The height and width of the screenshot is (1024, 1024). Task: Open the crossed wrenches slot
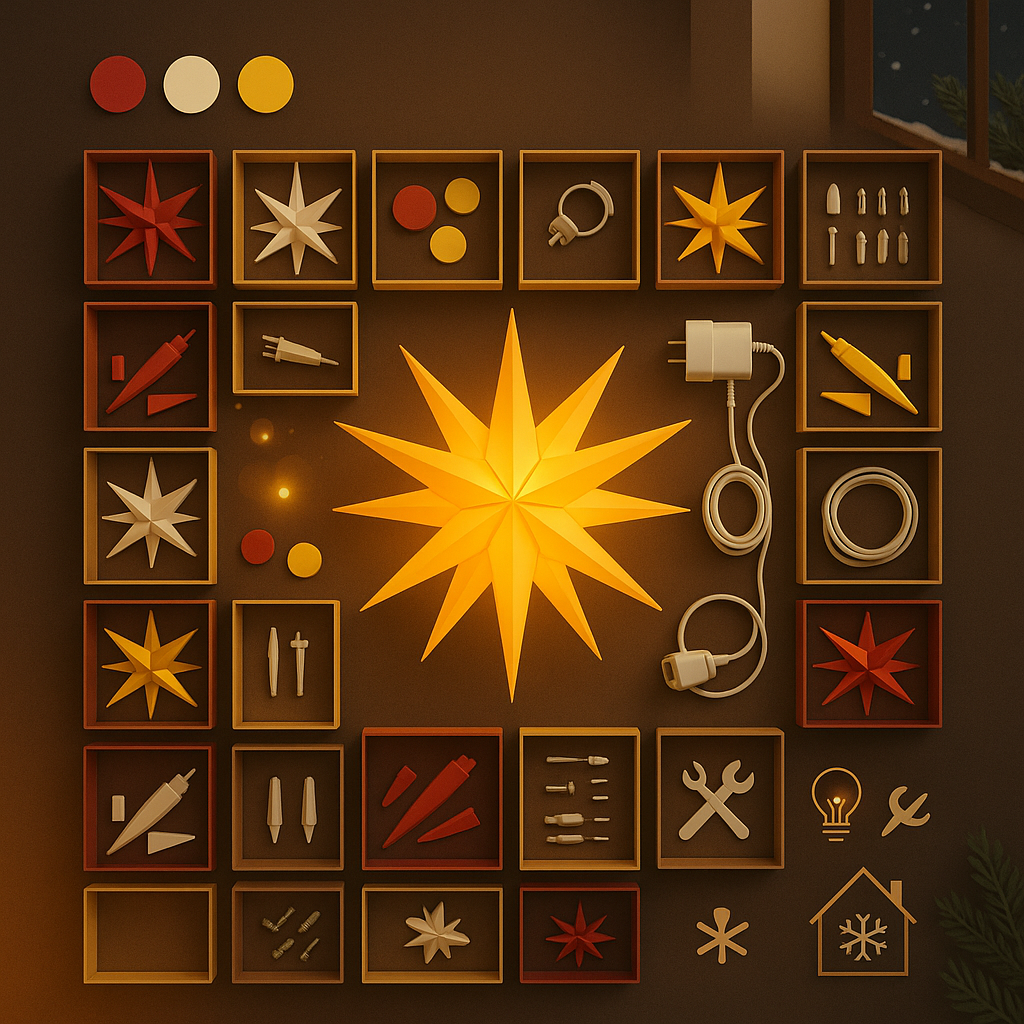point(719,798)
